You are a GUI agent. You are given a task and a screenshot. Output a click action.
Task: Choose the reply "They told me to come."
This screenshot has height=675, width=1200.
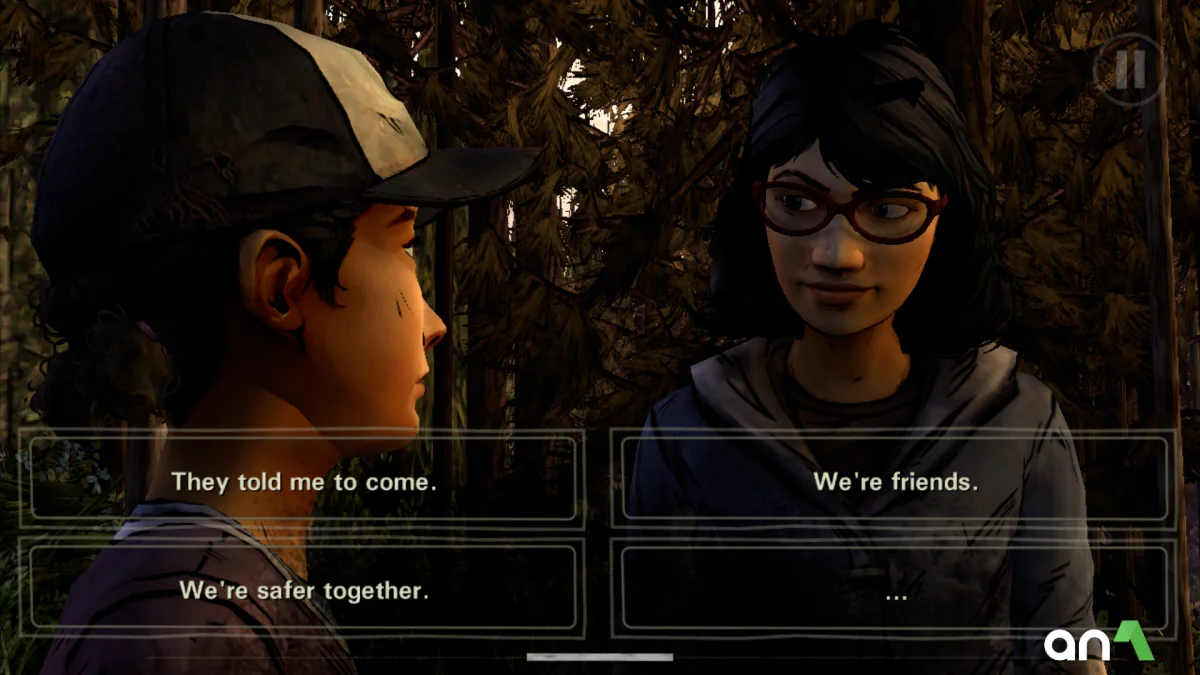coord(303,481)
